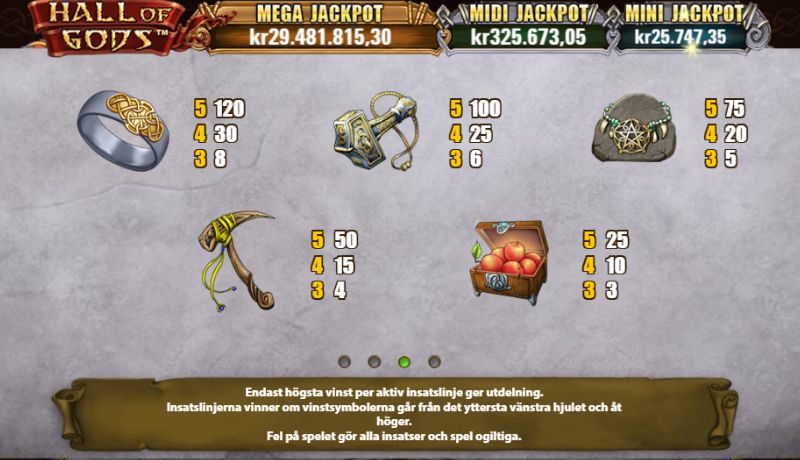Viewport: 800px width, 460px height.
Task: Select the green active paytable page dot
Action: [x=404, y=361]
